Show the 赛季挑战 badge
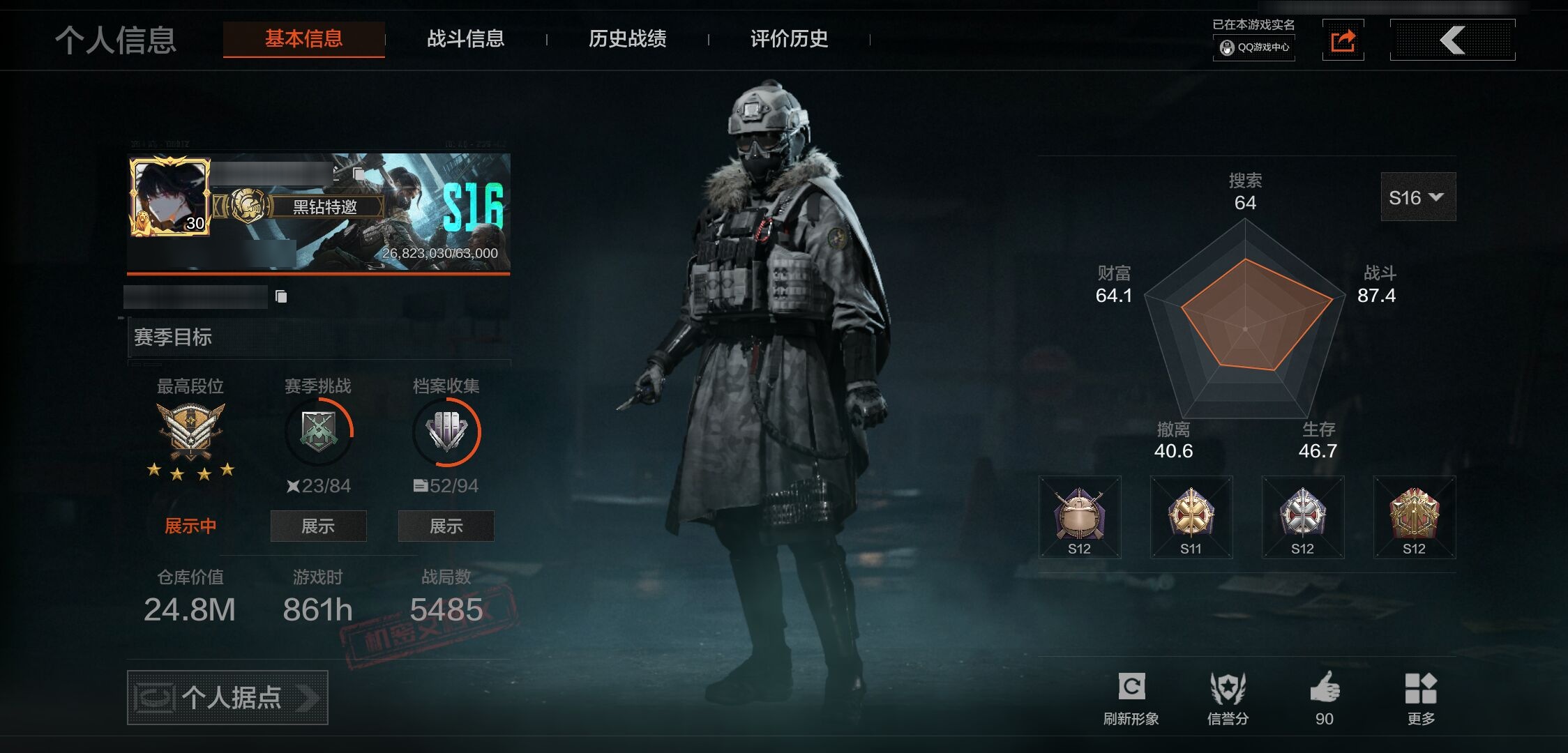1568x753 pixels. pos(318,526)
